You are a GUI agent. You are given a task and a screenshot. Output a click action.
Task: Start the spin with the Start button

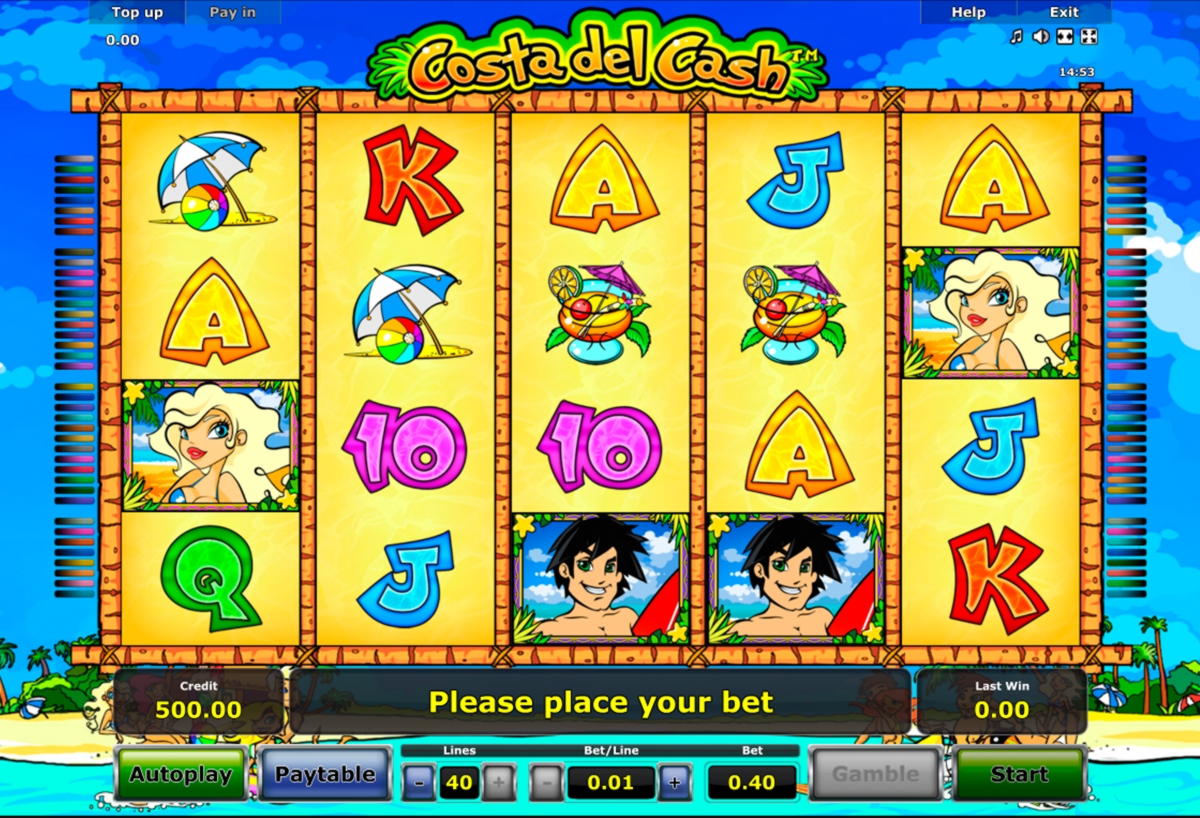coord(1019,774)
